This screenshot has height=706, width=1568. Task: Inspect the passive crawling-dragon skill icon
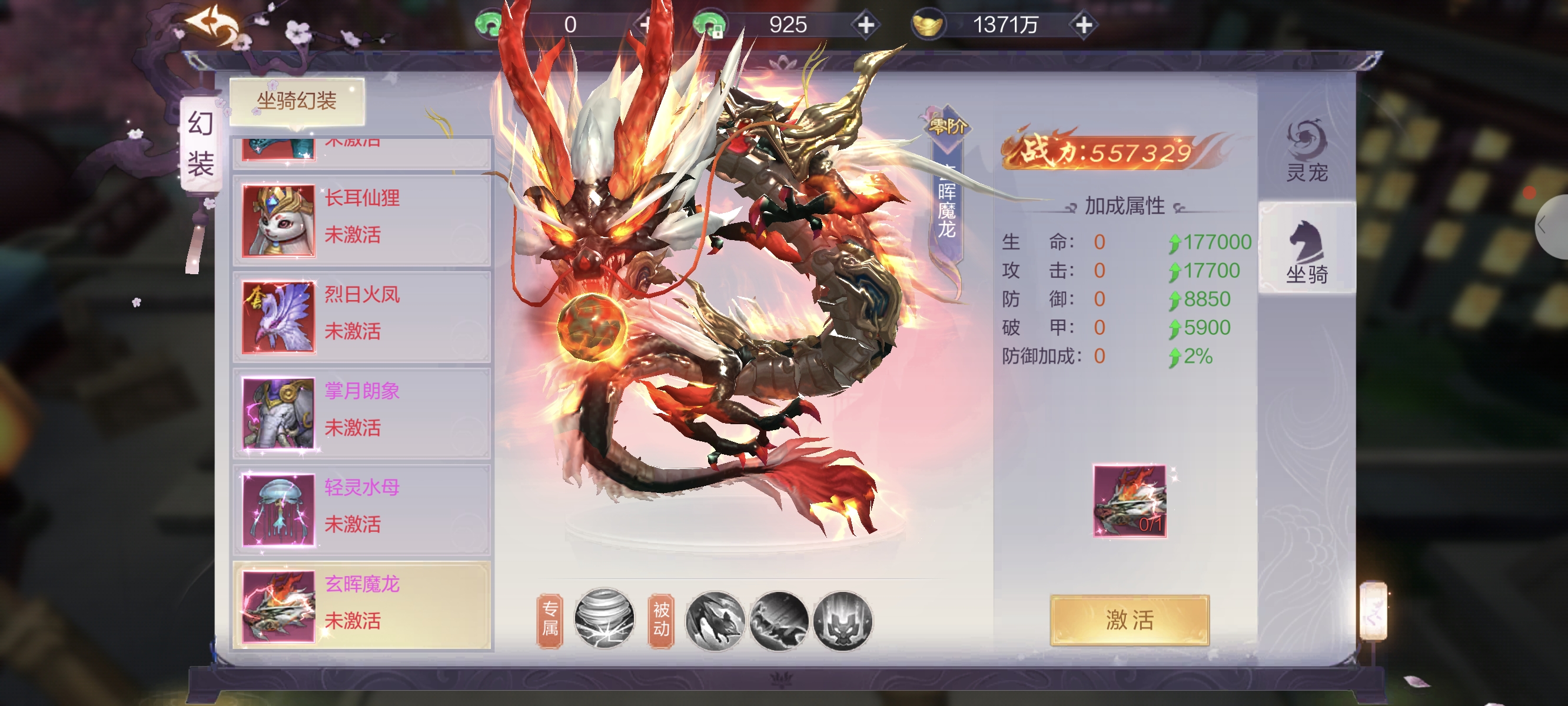coord(779,621)
